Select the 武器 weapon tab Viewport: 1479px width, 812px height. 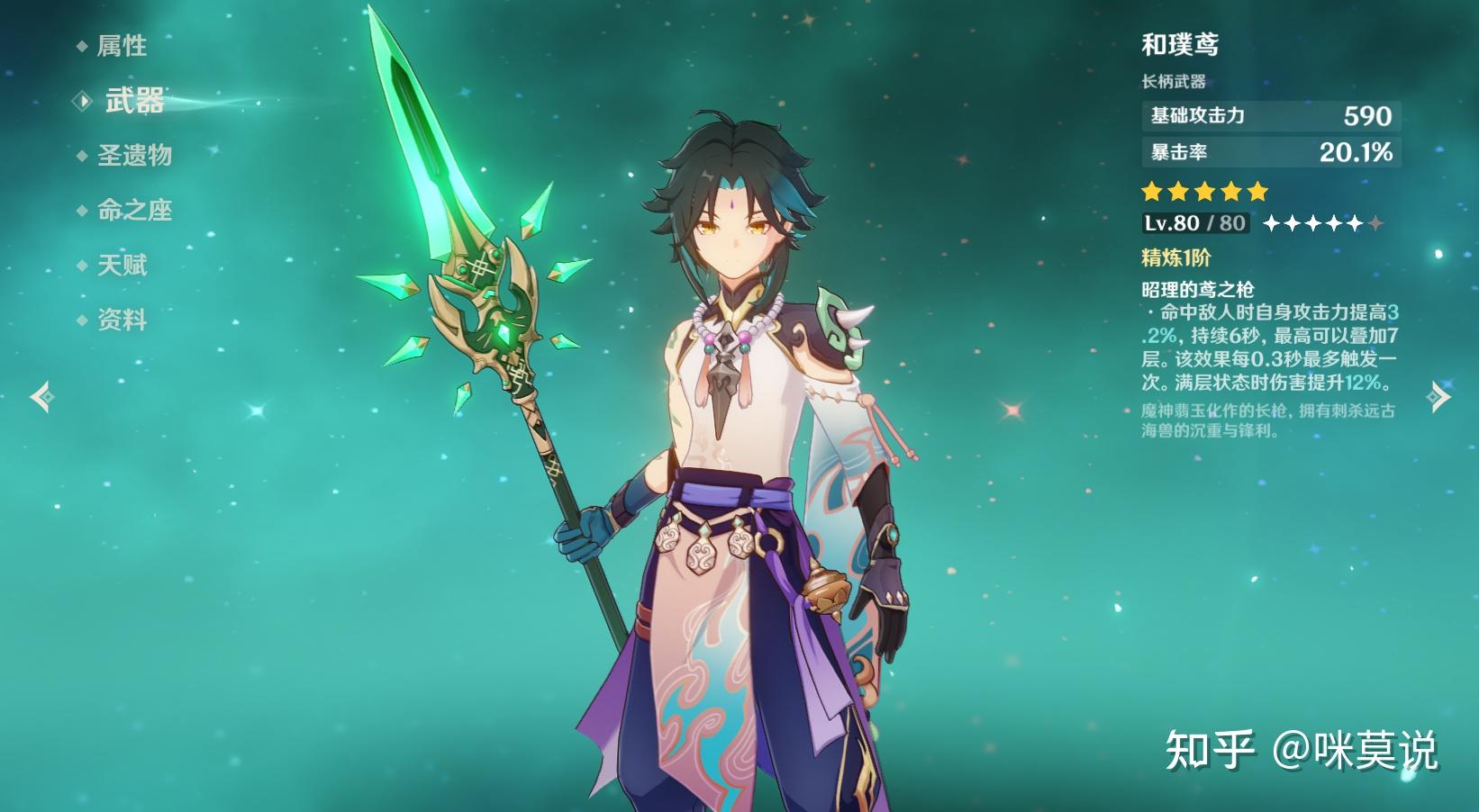pos(134,101)
